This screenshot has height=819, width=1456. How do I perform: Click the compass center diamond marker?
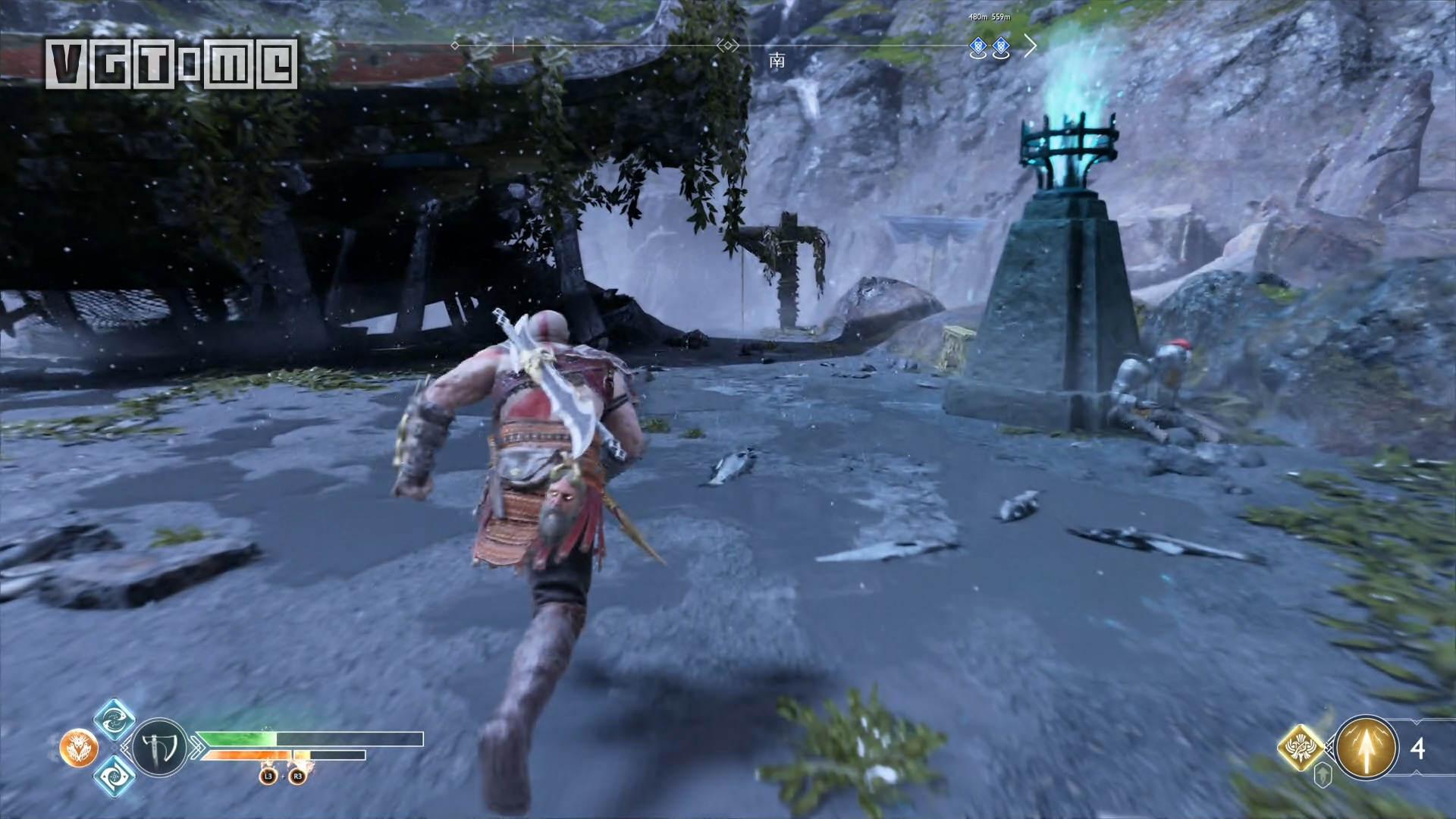click(728, 46)
